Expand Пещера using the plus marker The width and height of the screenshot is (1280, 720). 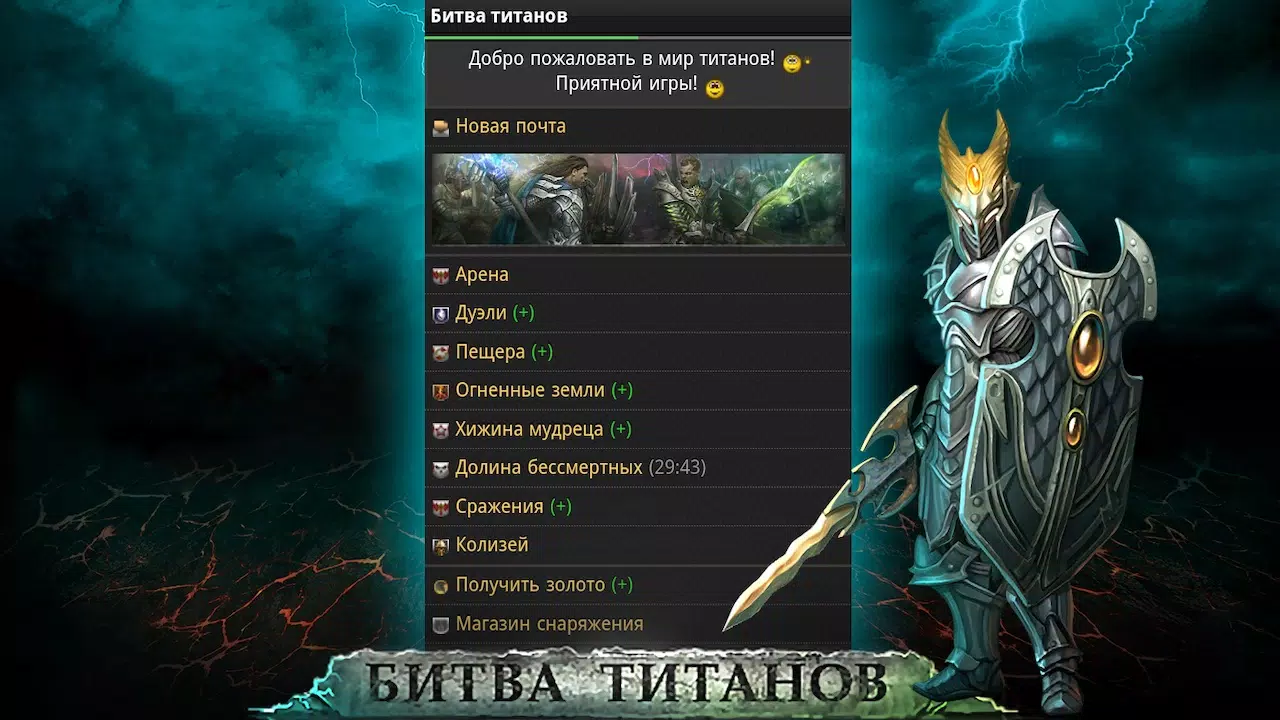click(541, 351)
